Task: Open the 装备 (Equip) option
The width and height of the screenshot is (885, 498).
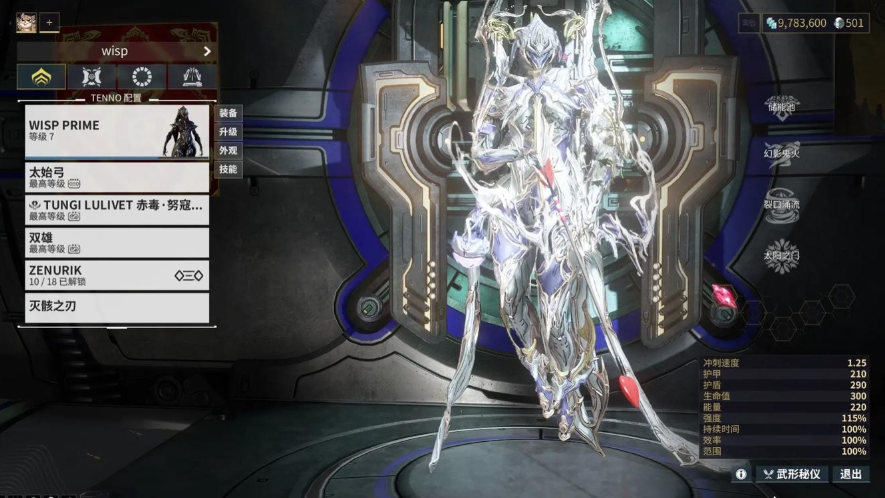Action: point(228,113)
